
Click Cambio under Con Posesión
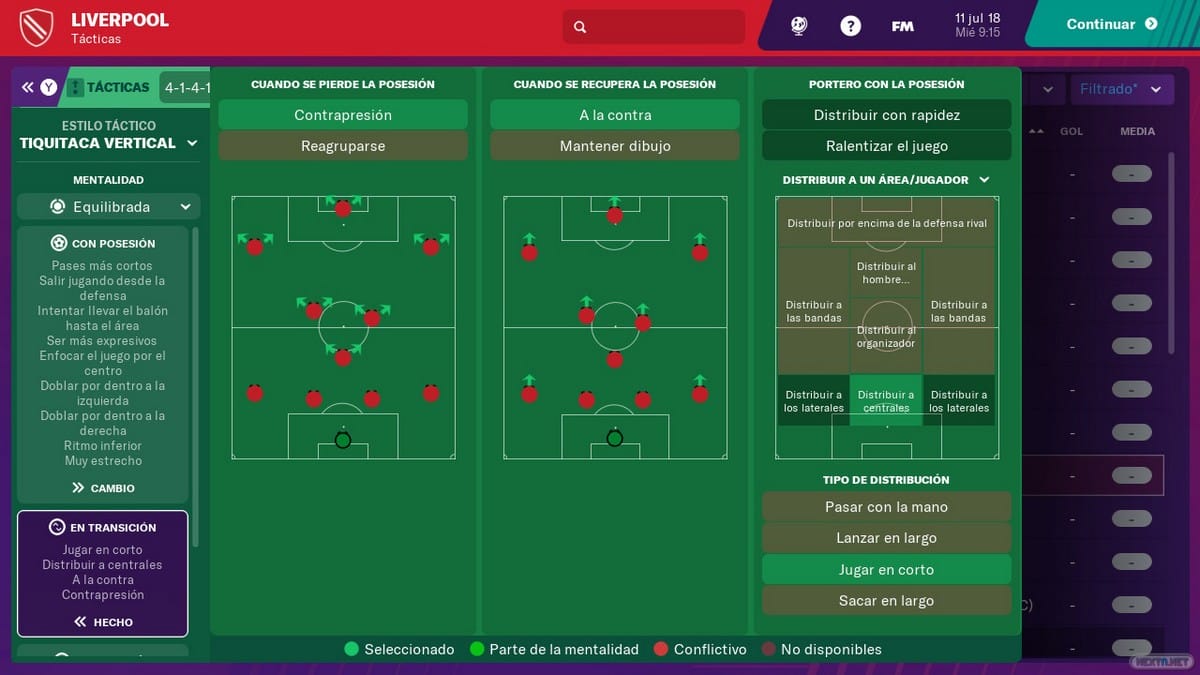[x=103, y=488]
